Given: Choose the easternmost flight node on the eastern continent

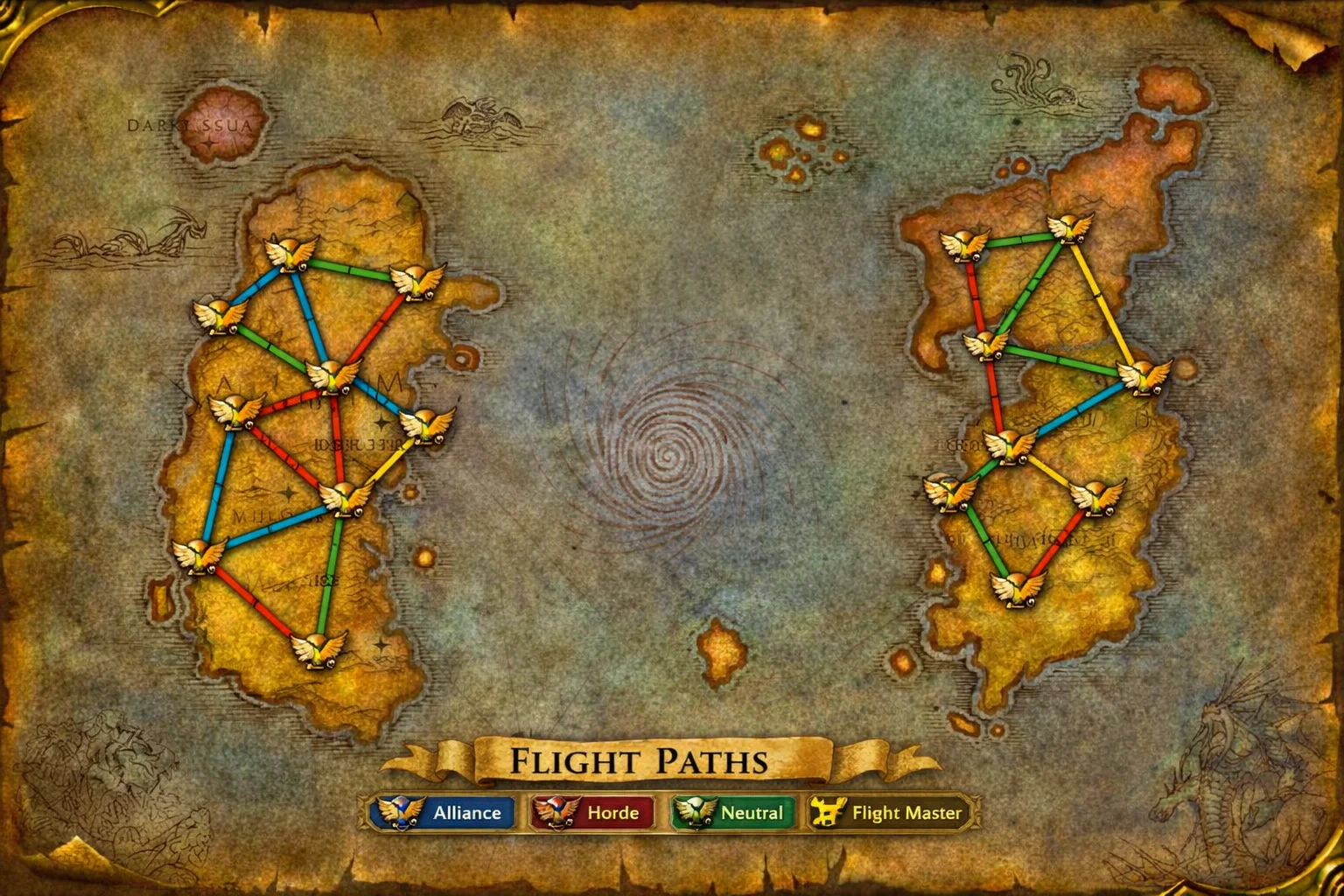Looking at the screenshot, I should point(1144,376).
